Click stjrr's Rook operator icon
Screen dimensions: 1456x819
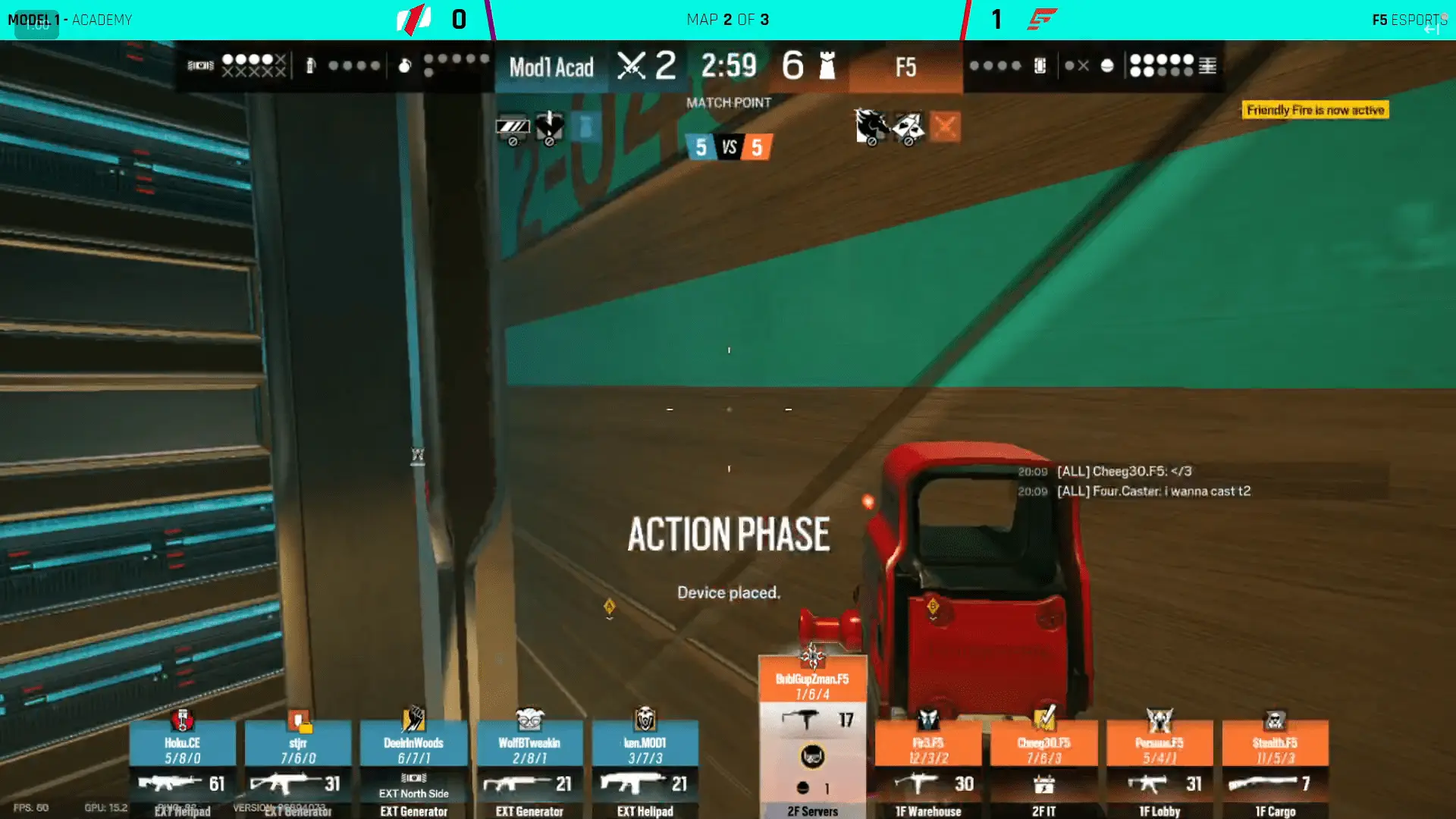[299, 718]
